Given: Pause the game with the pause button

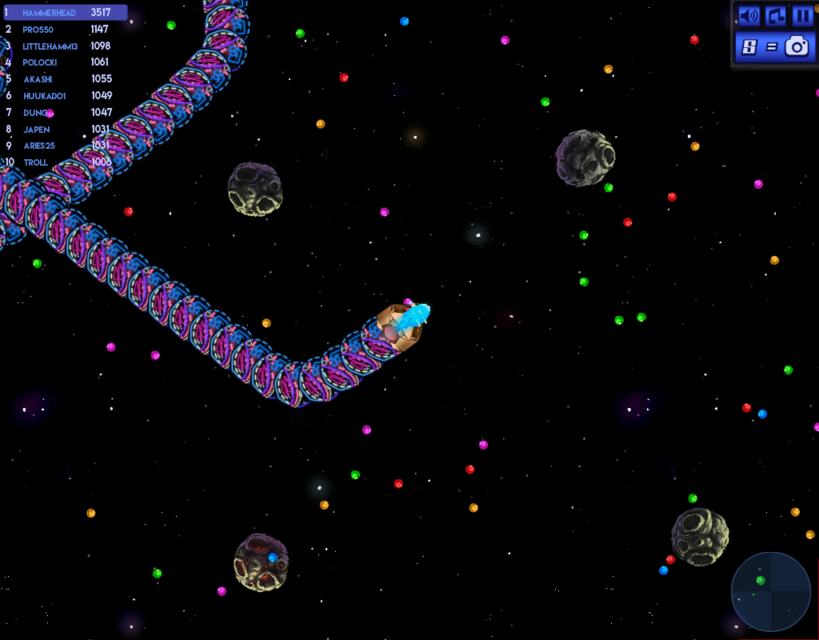Looking at the screenshot, I should click(x=803, y=16).
